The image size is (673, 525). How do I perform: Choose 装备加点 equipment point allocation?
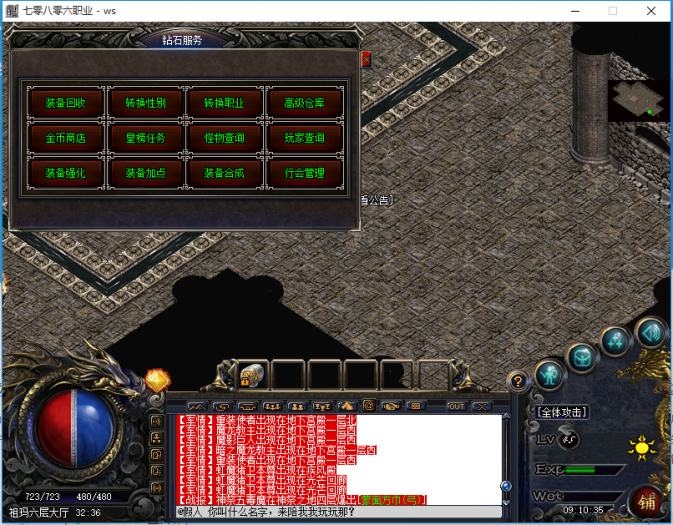point(145,172)
